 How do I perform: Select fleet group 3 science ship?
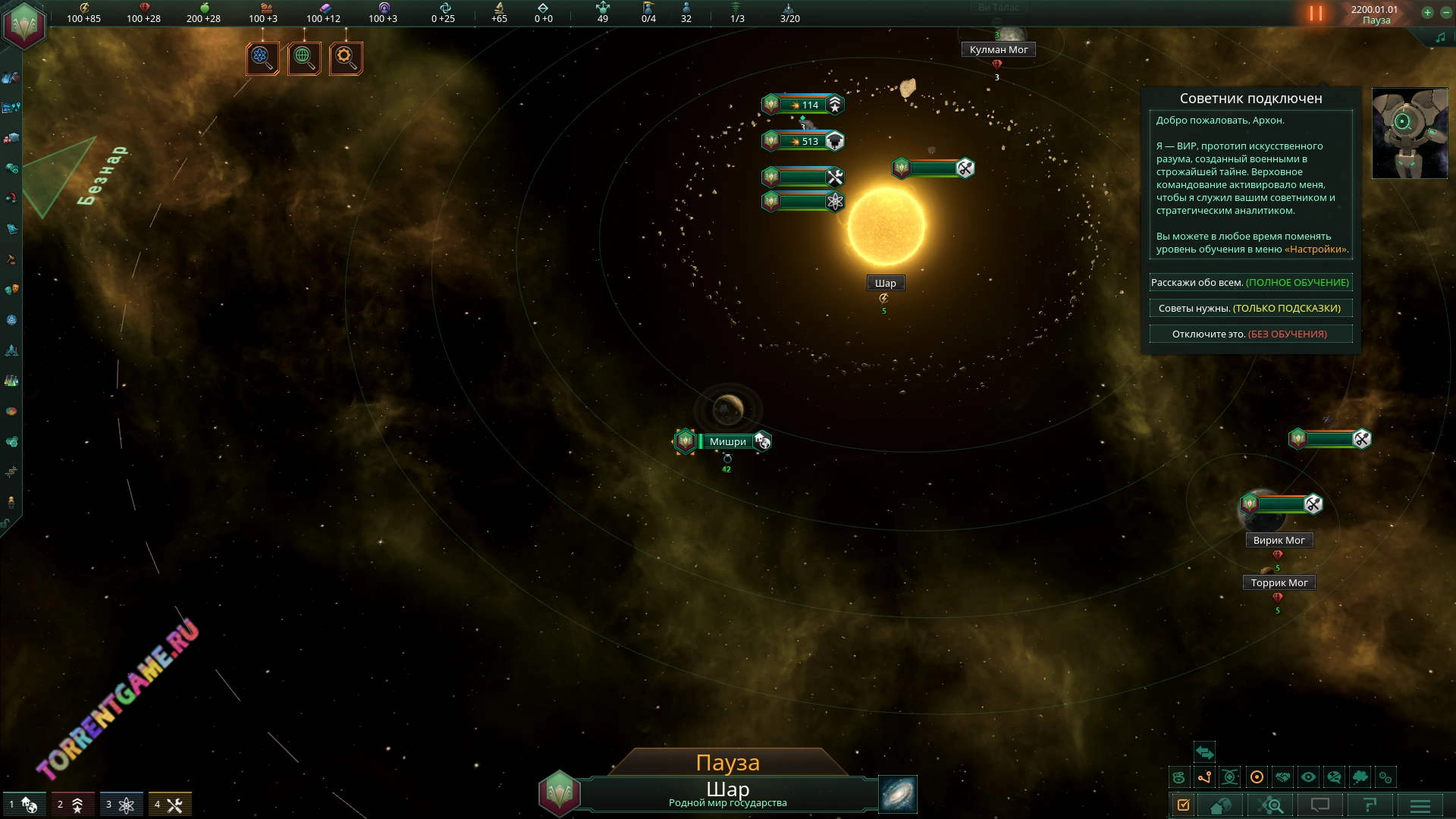[121, 805]
